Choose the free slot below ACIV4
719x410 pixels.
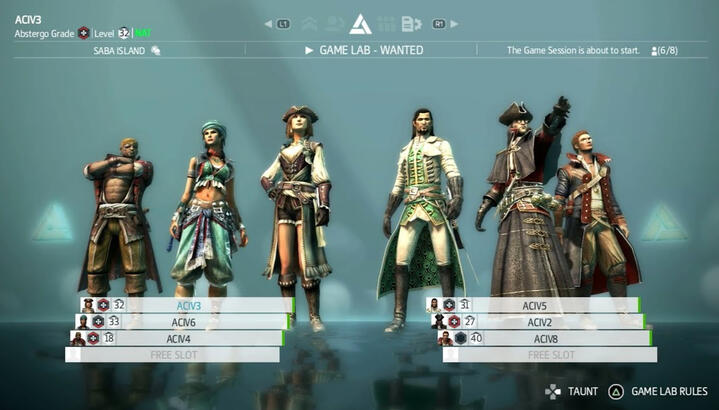172,355
